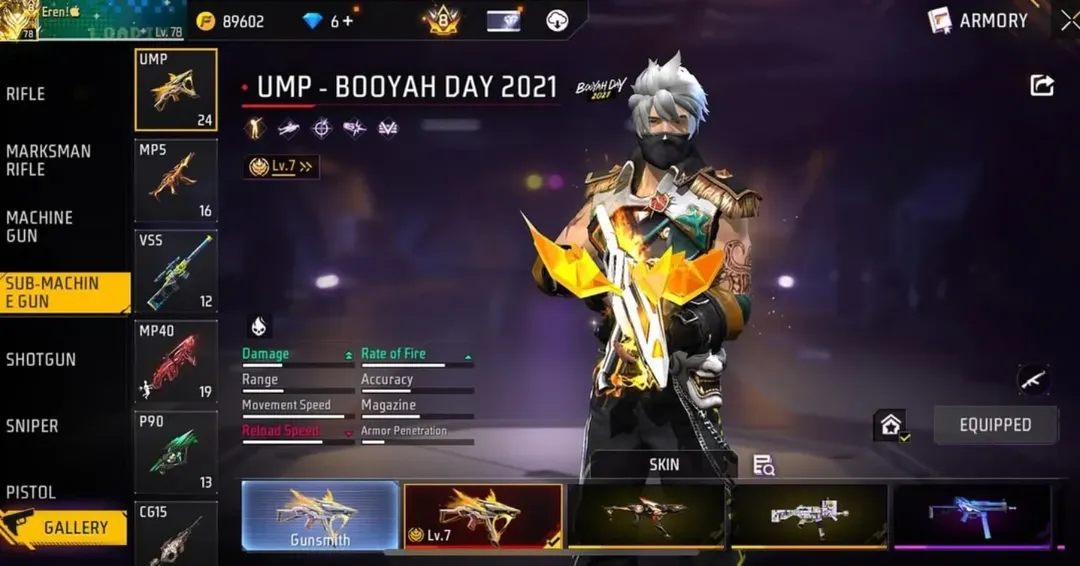Open the Marksman Rifle category
This screenshot has height=566, width=1080.
pos(49,160)
